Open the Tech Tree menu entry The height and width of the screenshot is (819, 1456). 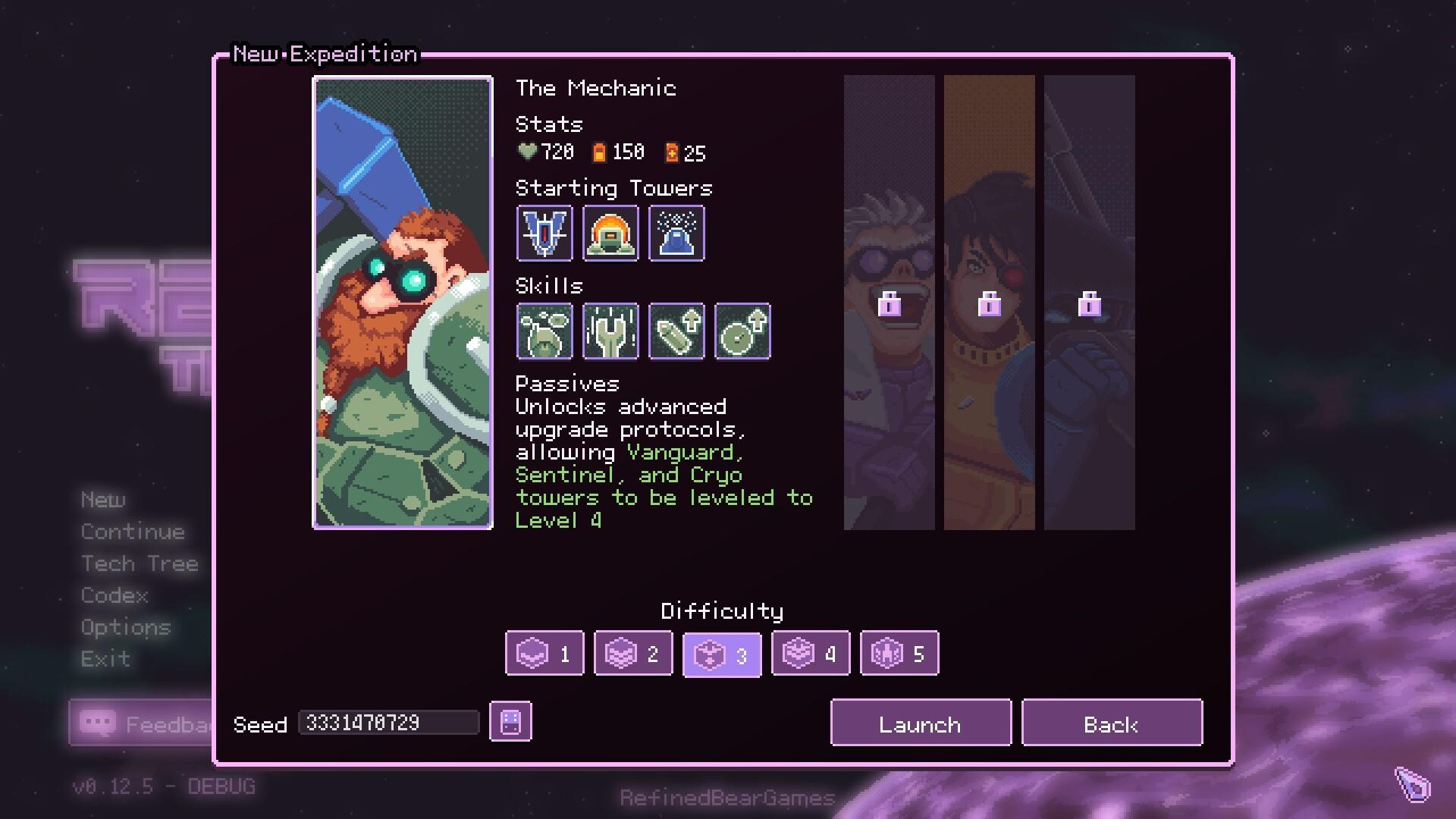pyautogui.click(x=139, y=563)
